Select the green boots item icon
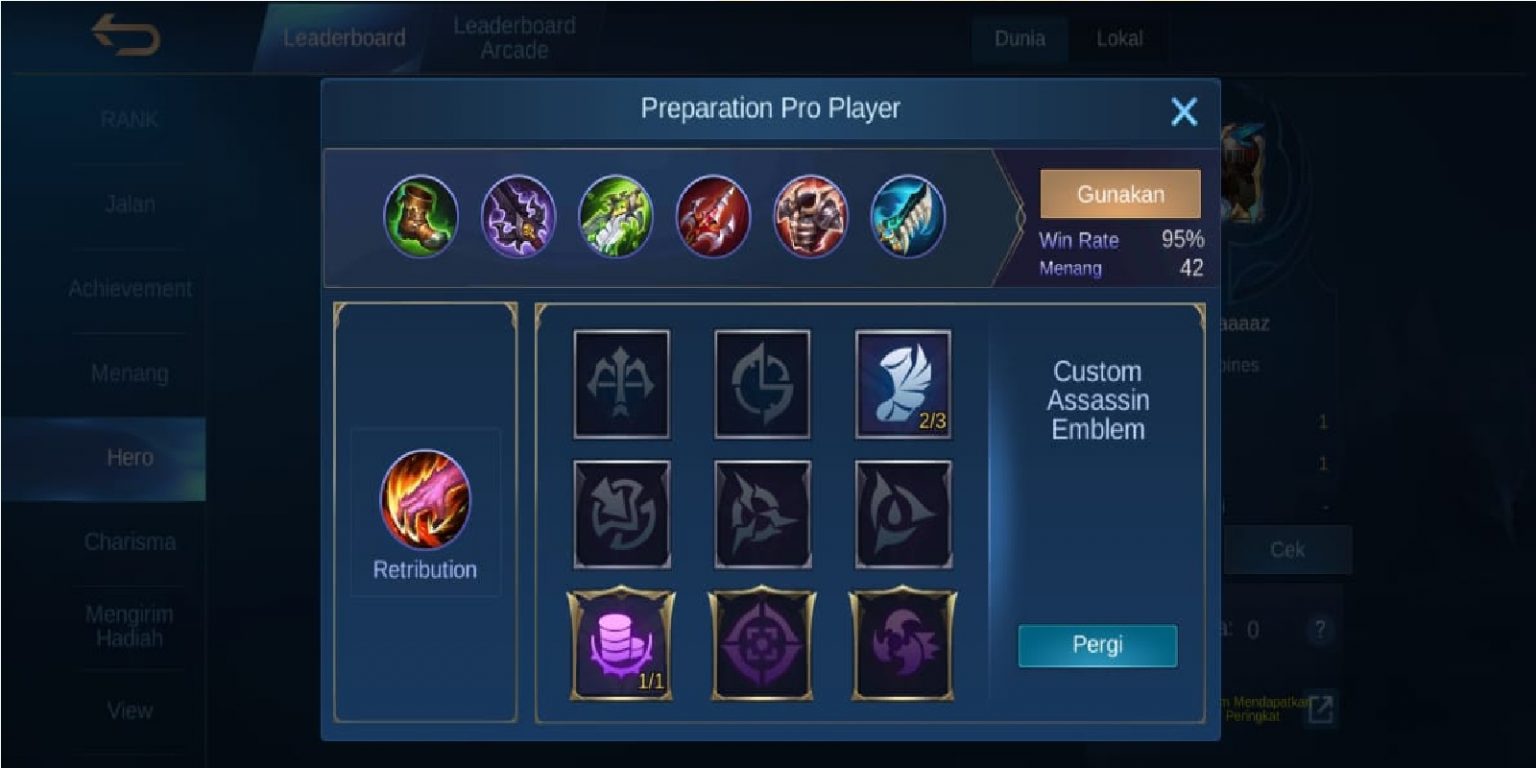 click(421, 217)
